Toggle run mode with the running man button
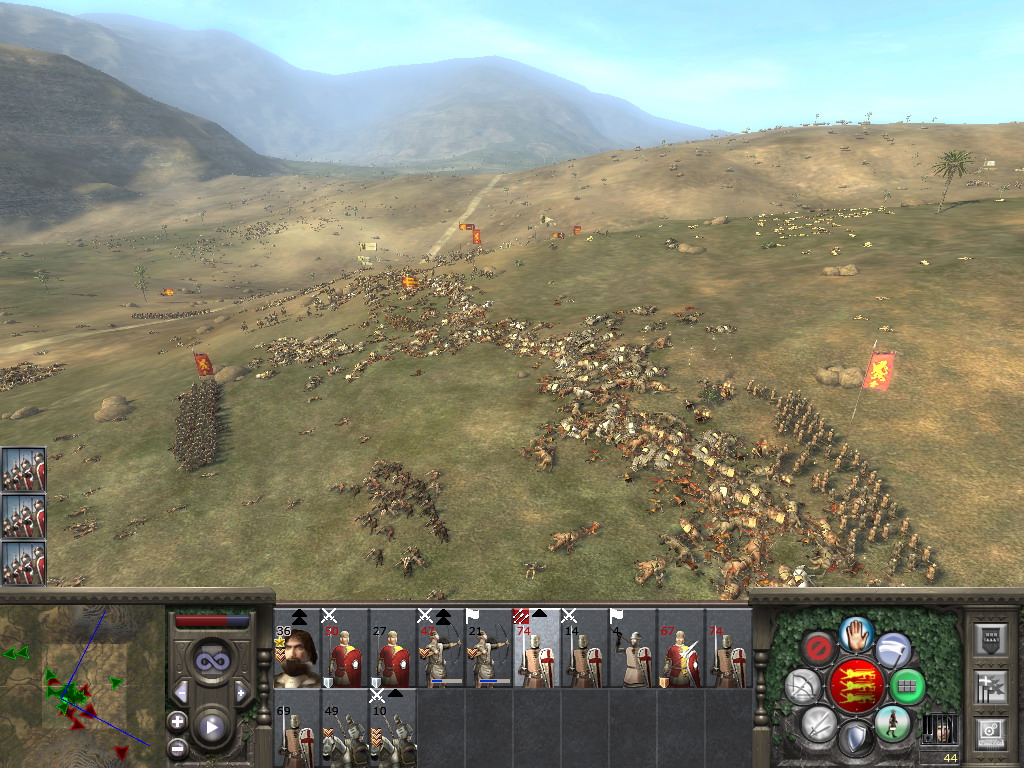 coord(892,723)
